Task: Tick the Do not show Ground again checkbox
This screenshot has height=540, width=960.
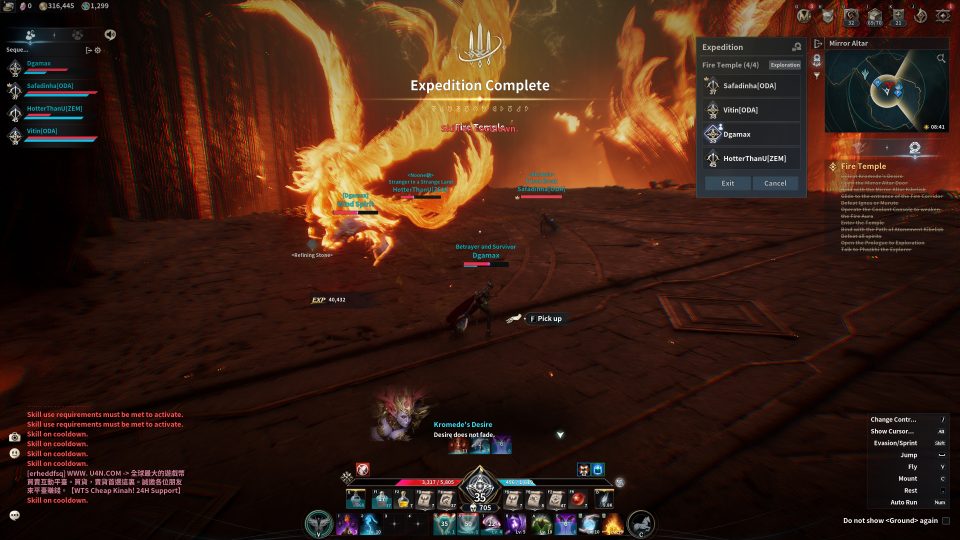Action: pyautogui.click(x=946, y=520)
